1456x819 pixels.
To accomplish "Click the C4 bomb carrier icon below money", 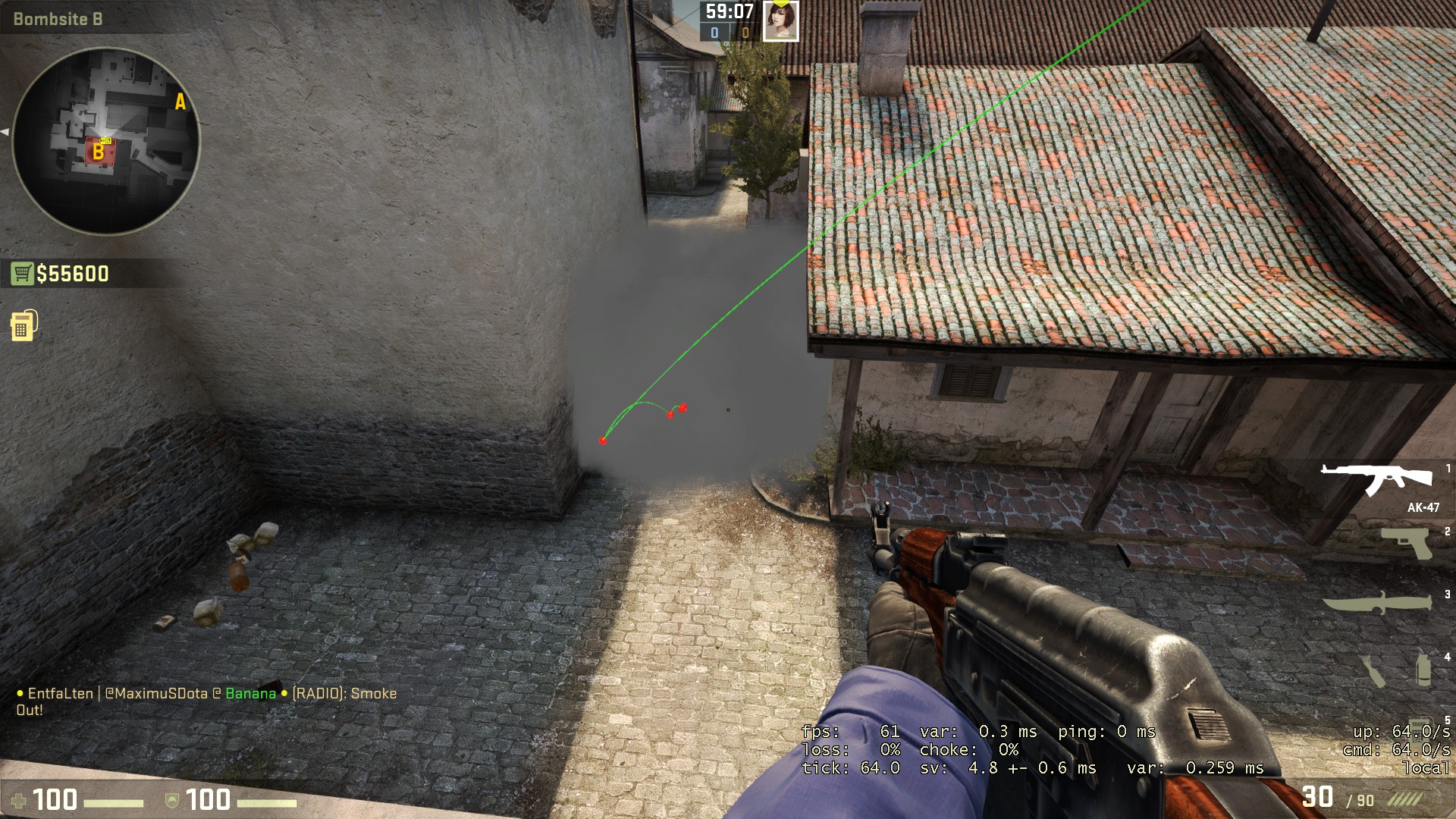I will click(24, 325).
